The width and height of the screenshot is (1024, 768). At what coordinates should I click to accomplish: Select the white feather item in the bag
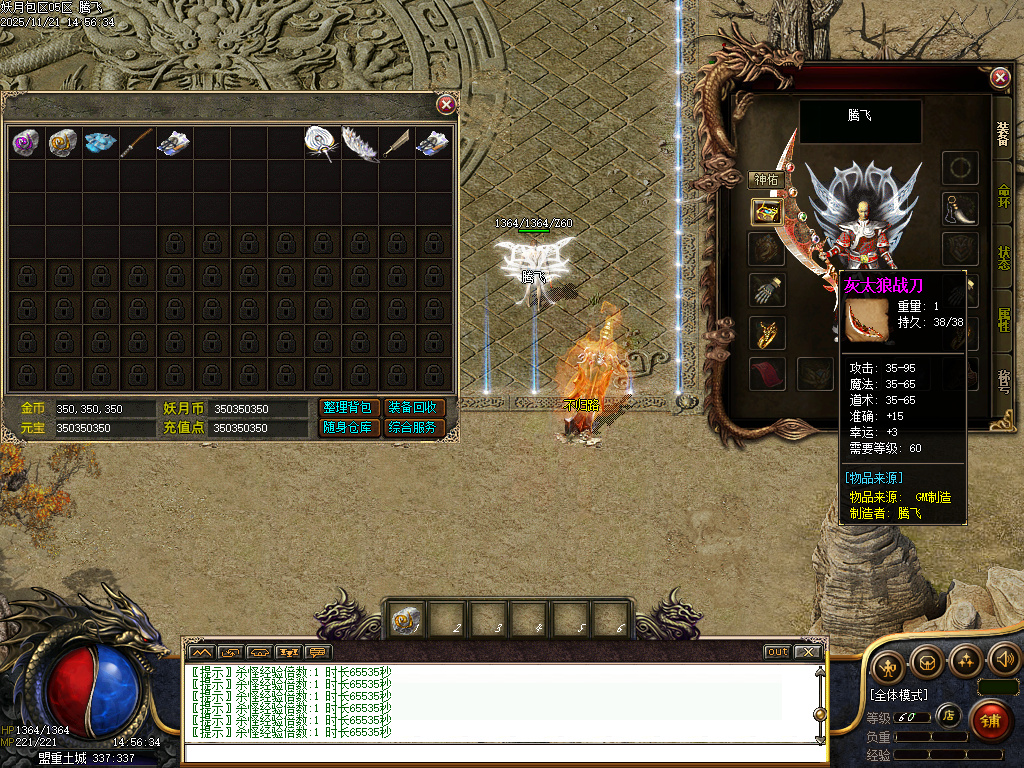pyautogui.click(x=359, y=143)
